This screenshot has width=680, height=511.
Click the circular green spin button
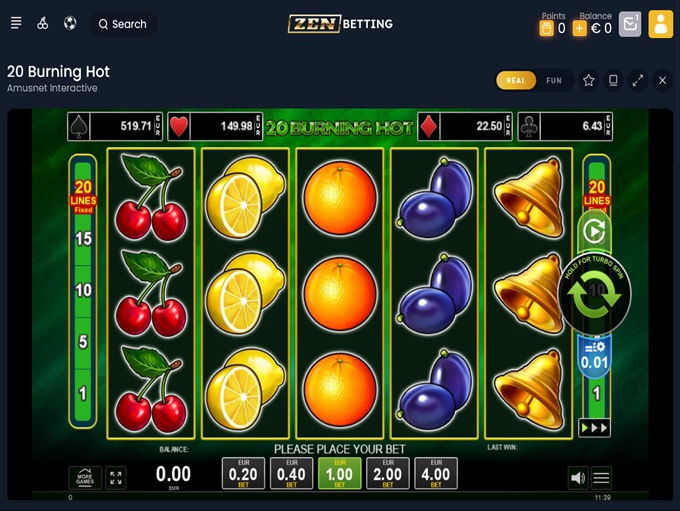(x=595, y=295)
